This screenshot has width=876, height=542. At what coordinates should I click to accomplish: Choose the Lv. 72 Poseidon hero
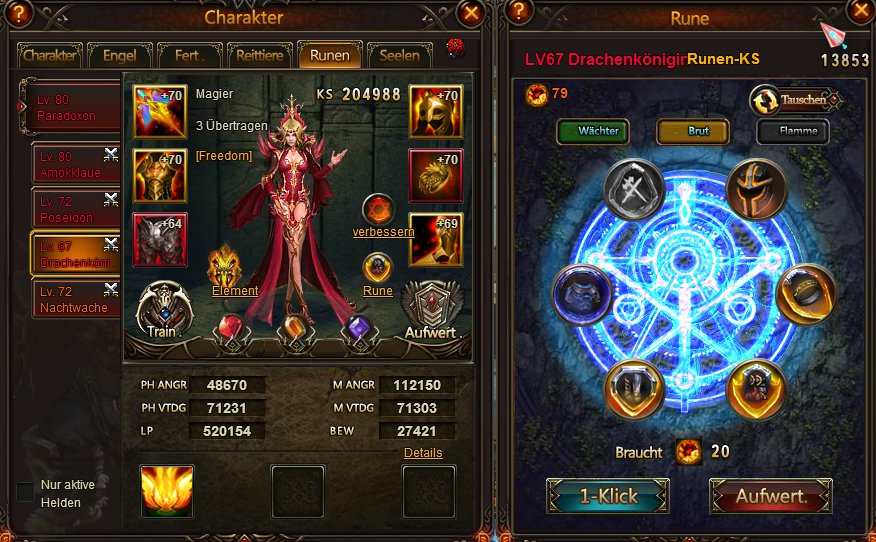(x=75, y=208)
